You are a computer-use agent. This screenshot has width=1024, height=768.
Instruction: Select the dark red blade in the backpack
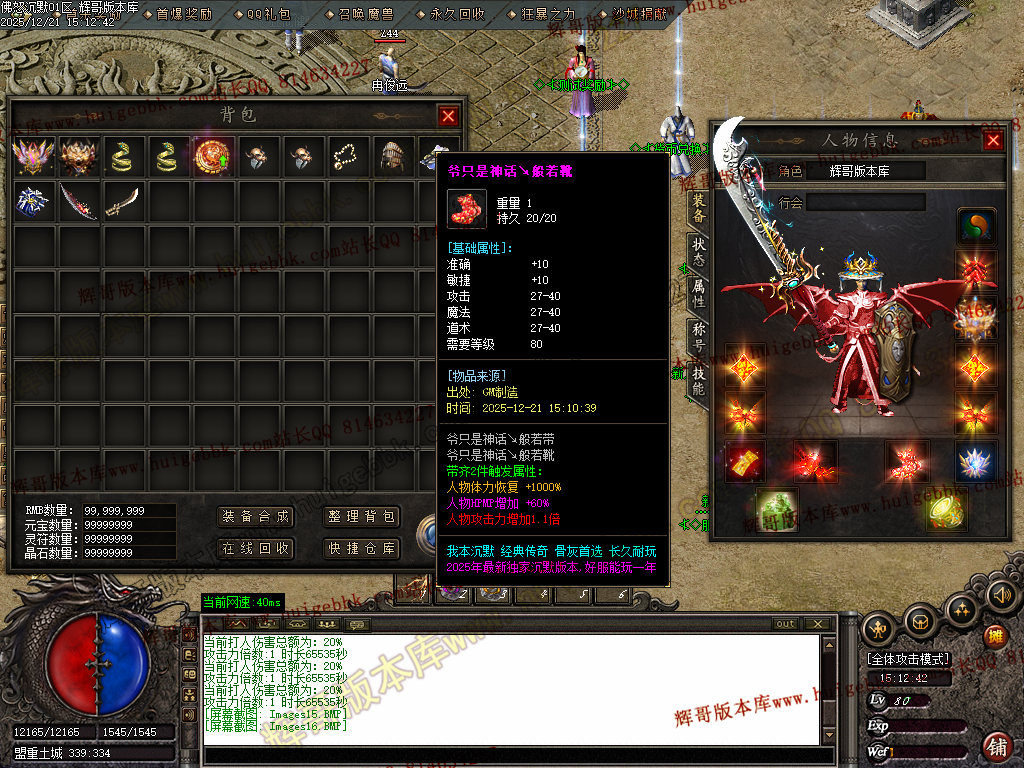(77, 200)
